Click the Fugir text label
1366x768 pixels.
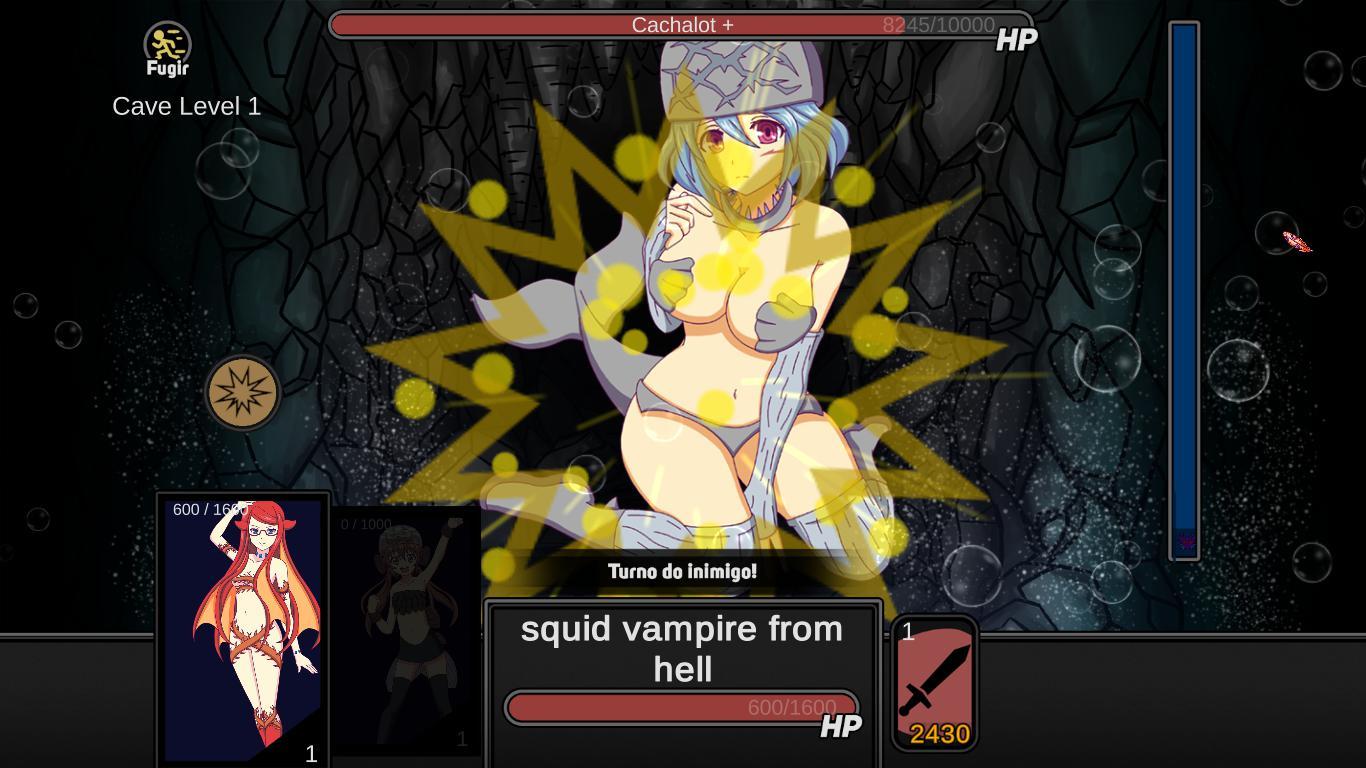coord(167,68)
